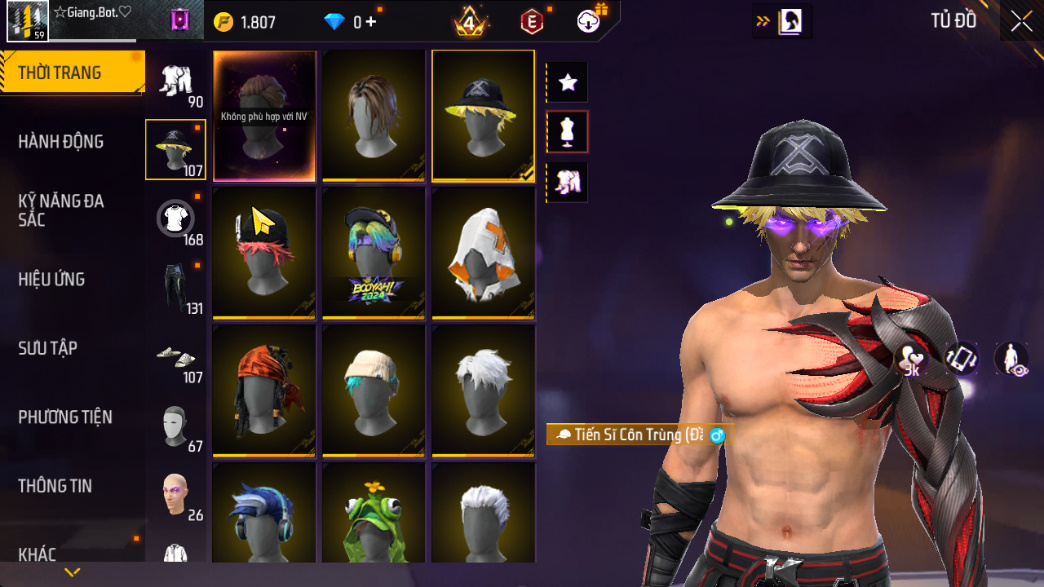Show favorites using the star filter
The image size is (1044, 587).
click(568, 83)
